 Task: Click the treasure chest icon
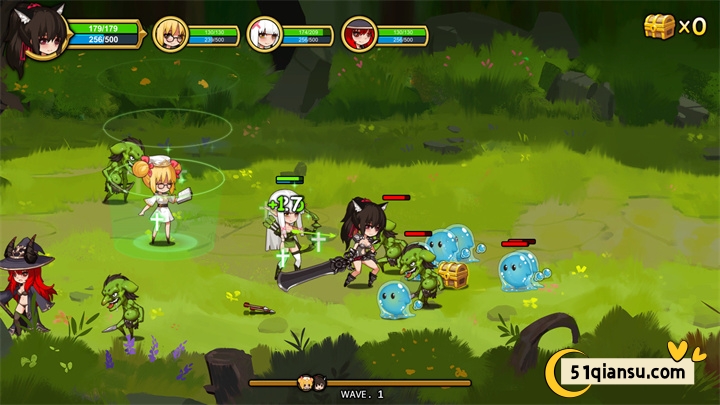coord(659,26)
